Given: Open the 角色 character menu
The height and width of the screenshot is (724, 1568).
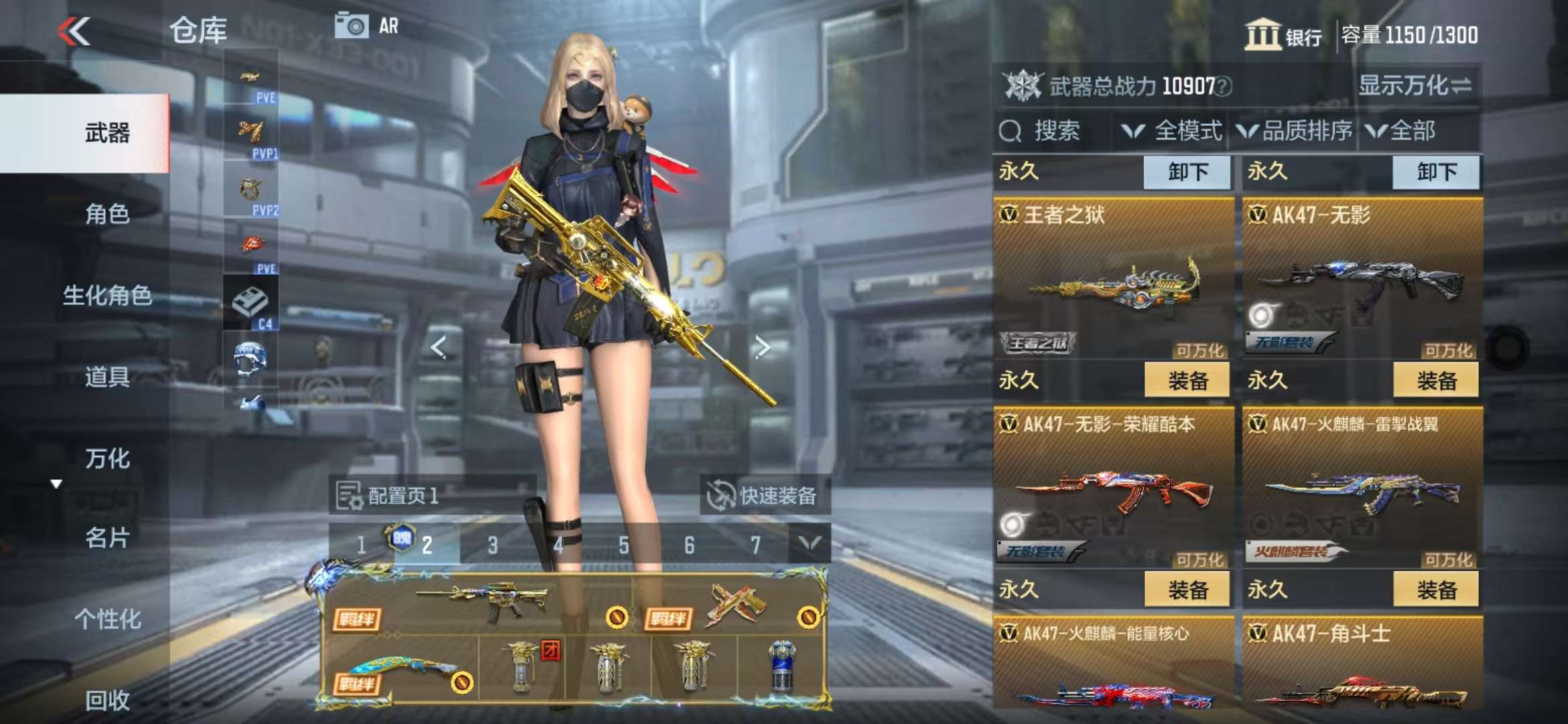Looking at the screenshot, I should tap(107, 215).
